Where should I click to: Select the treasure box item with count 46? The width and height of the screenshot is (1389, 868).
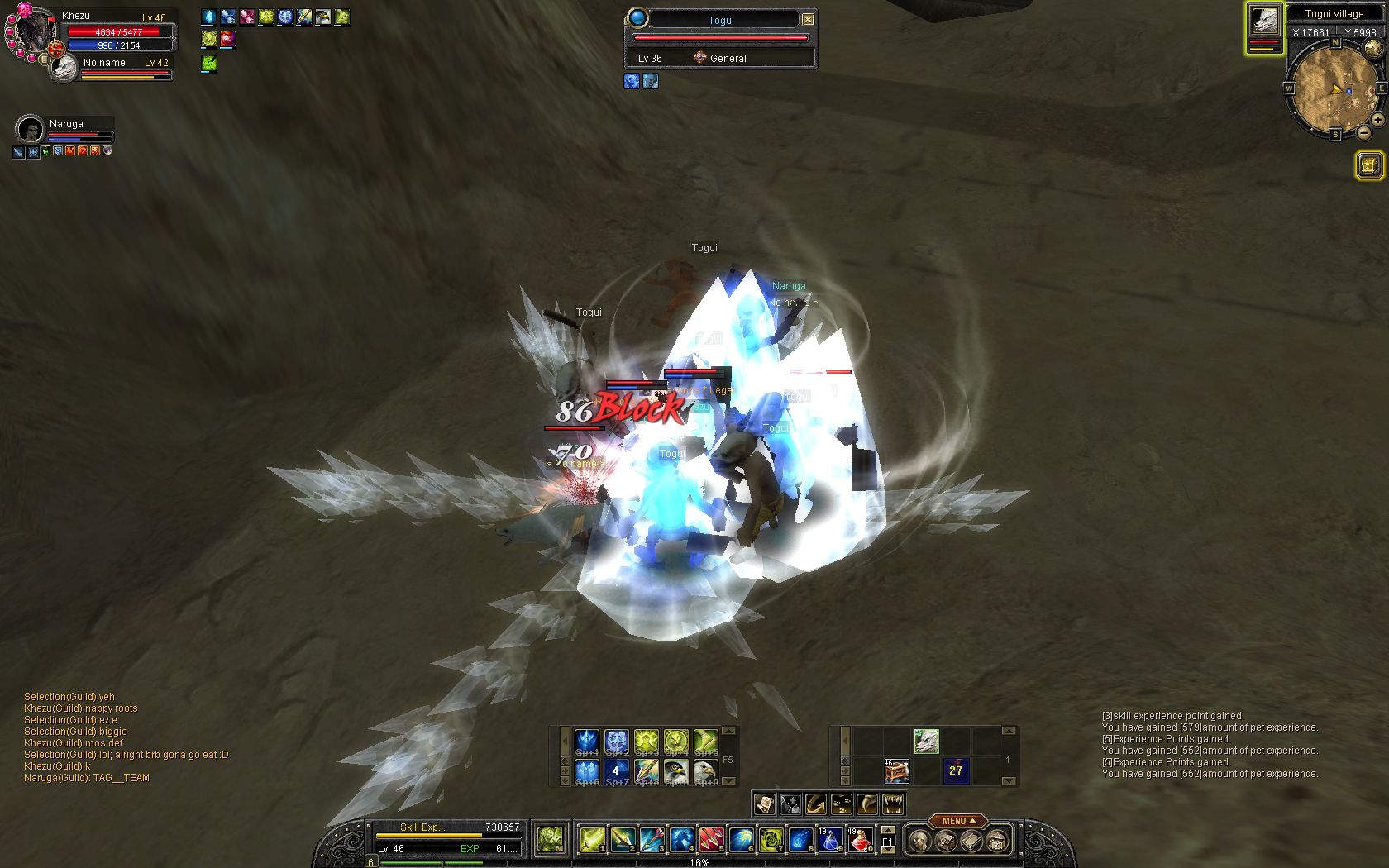pyautogui.click(x=896, y=771)
